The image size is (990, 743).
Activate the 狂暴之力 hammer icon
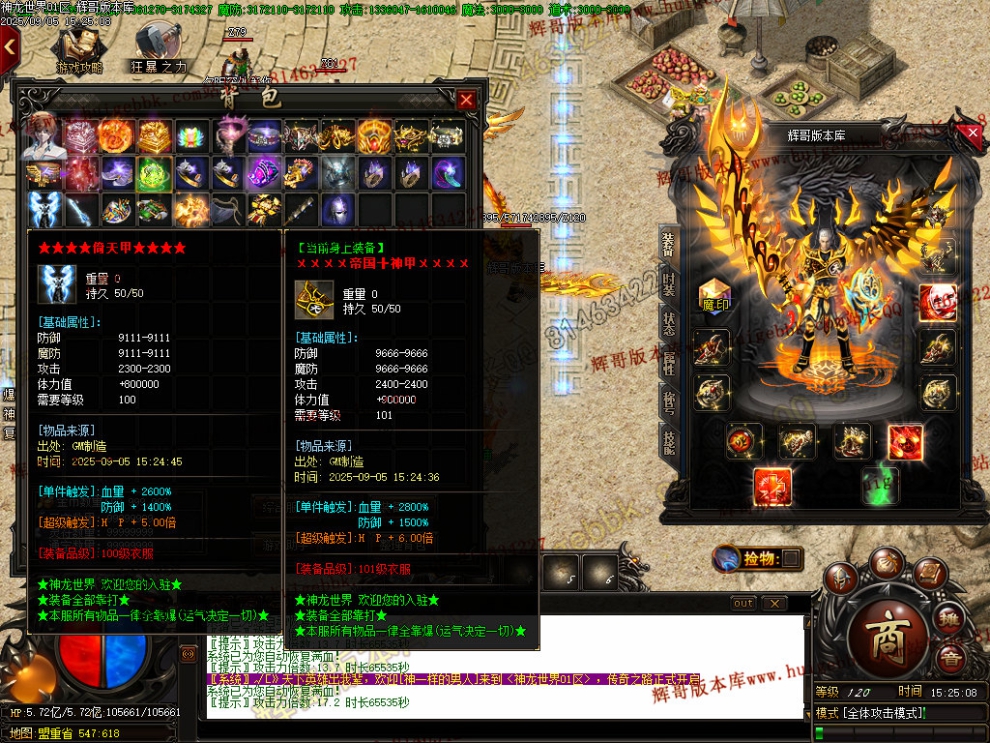tap(158, 50)
